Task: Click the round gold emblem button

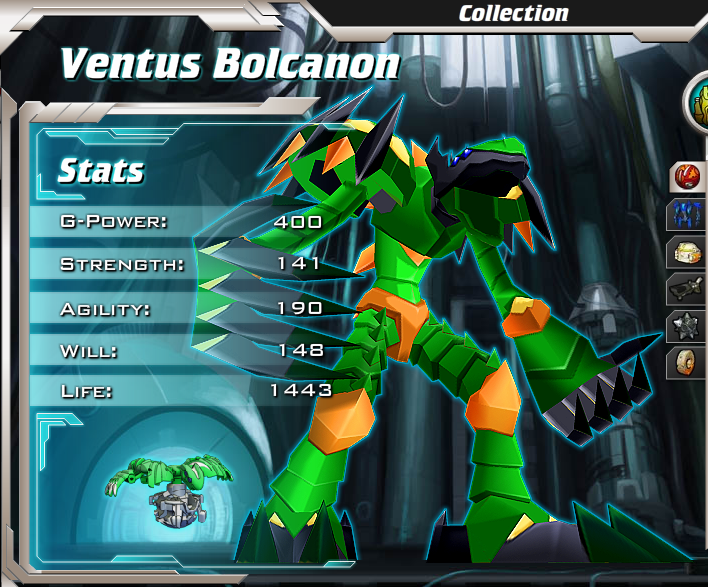Action: pyautogui.click(x=699, y=102)
